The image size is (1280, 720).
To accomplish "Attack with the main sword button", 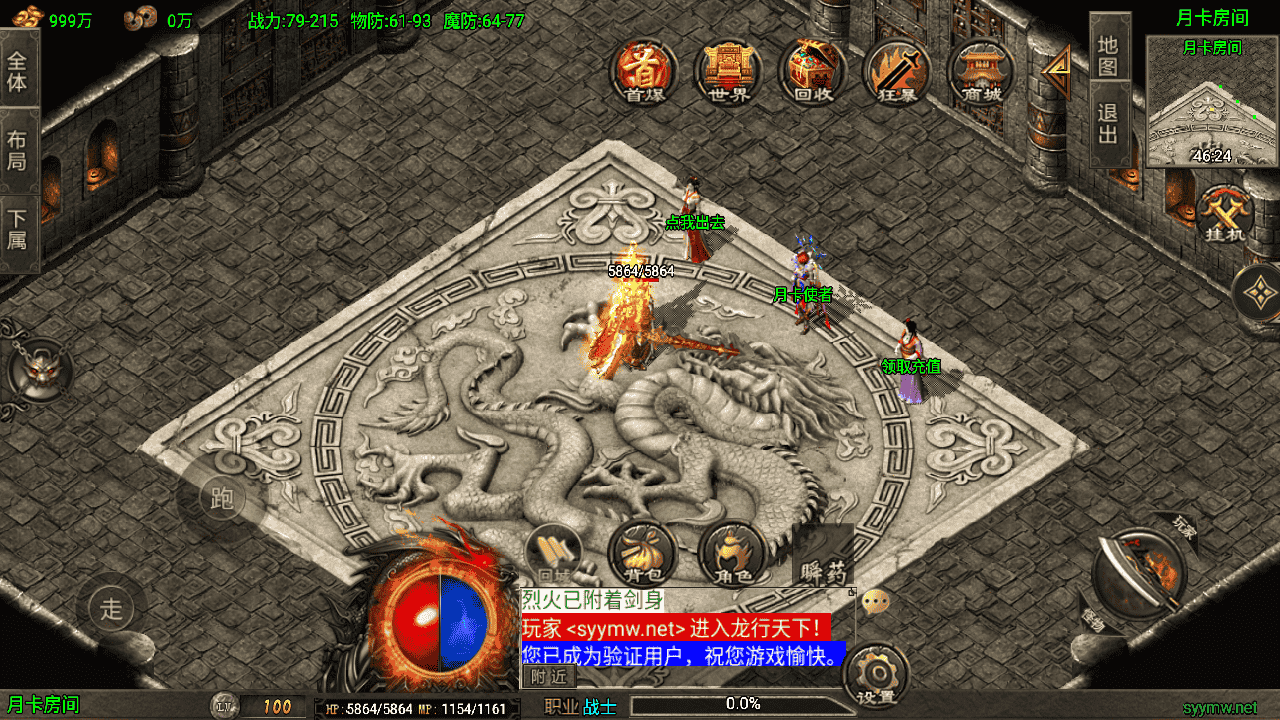I will [1140, 573].
